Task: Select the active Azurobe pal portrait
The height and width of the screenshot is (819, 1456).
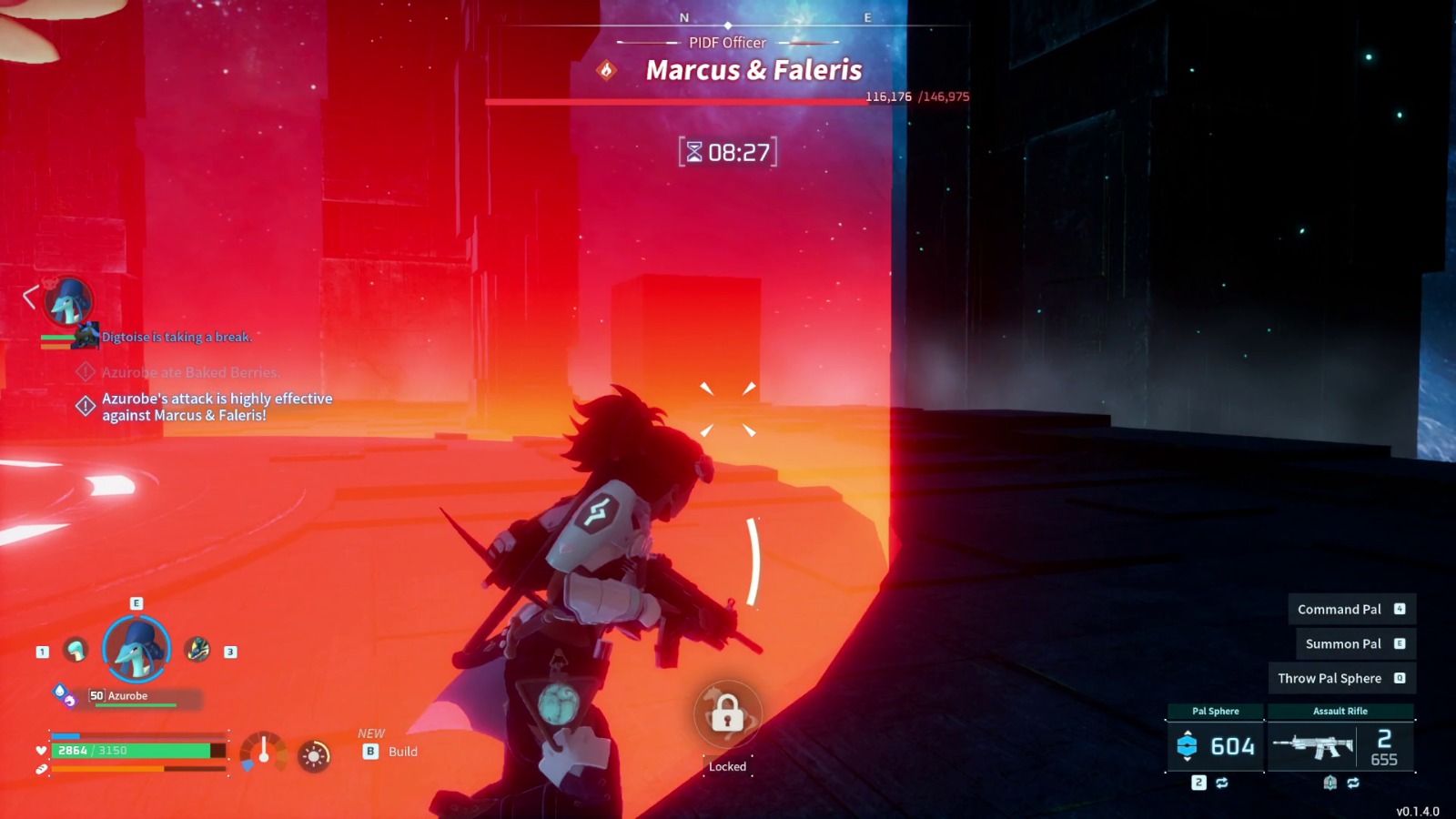Action: (x=136, y=649)
